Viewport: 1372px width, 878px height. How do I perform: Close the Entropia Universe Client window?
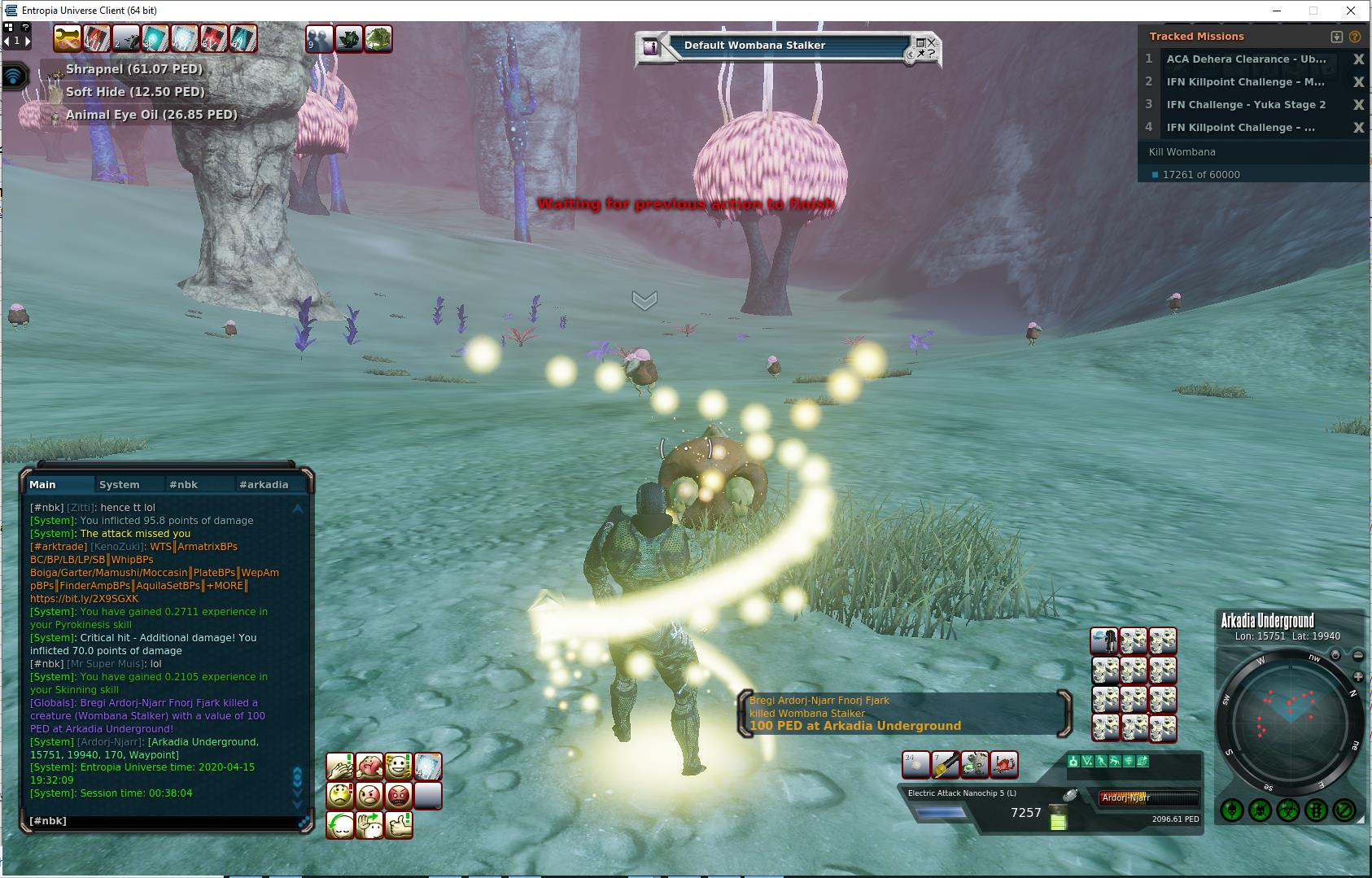(1352, 11)
